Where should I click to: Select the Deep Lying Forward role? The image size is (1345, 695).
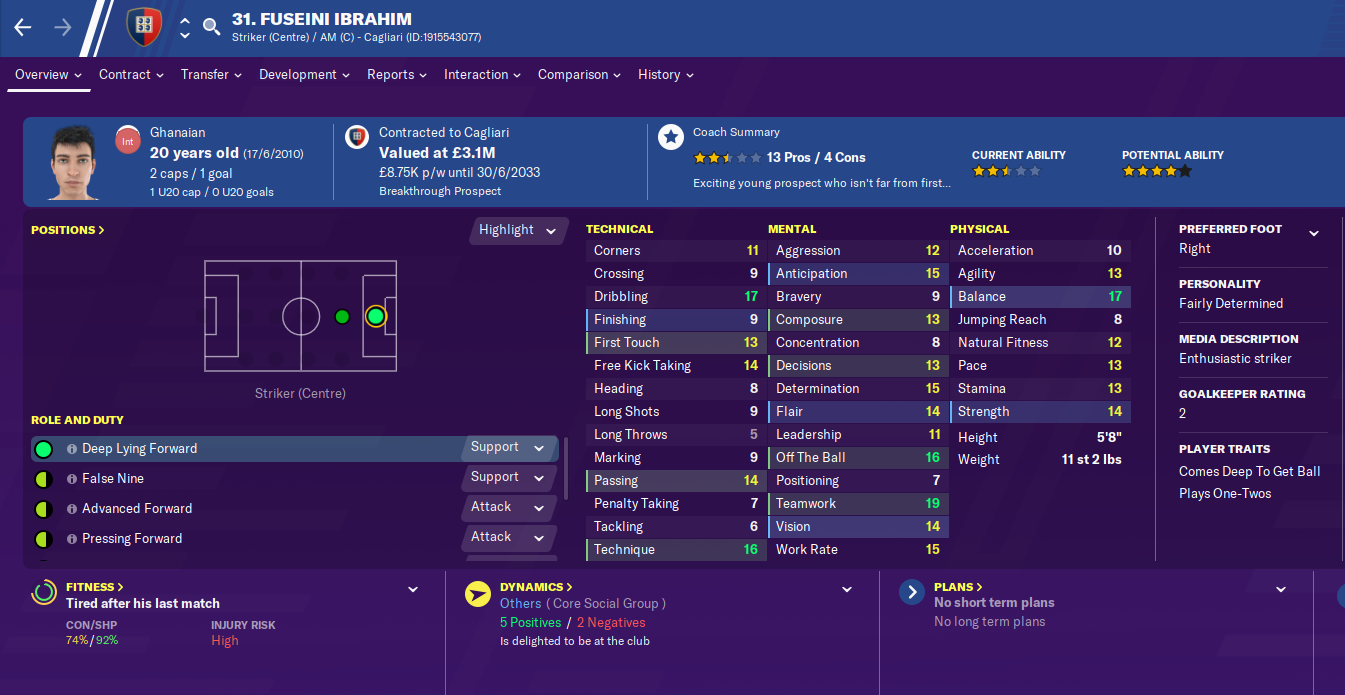coord(140,449)
